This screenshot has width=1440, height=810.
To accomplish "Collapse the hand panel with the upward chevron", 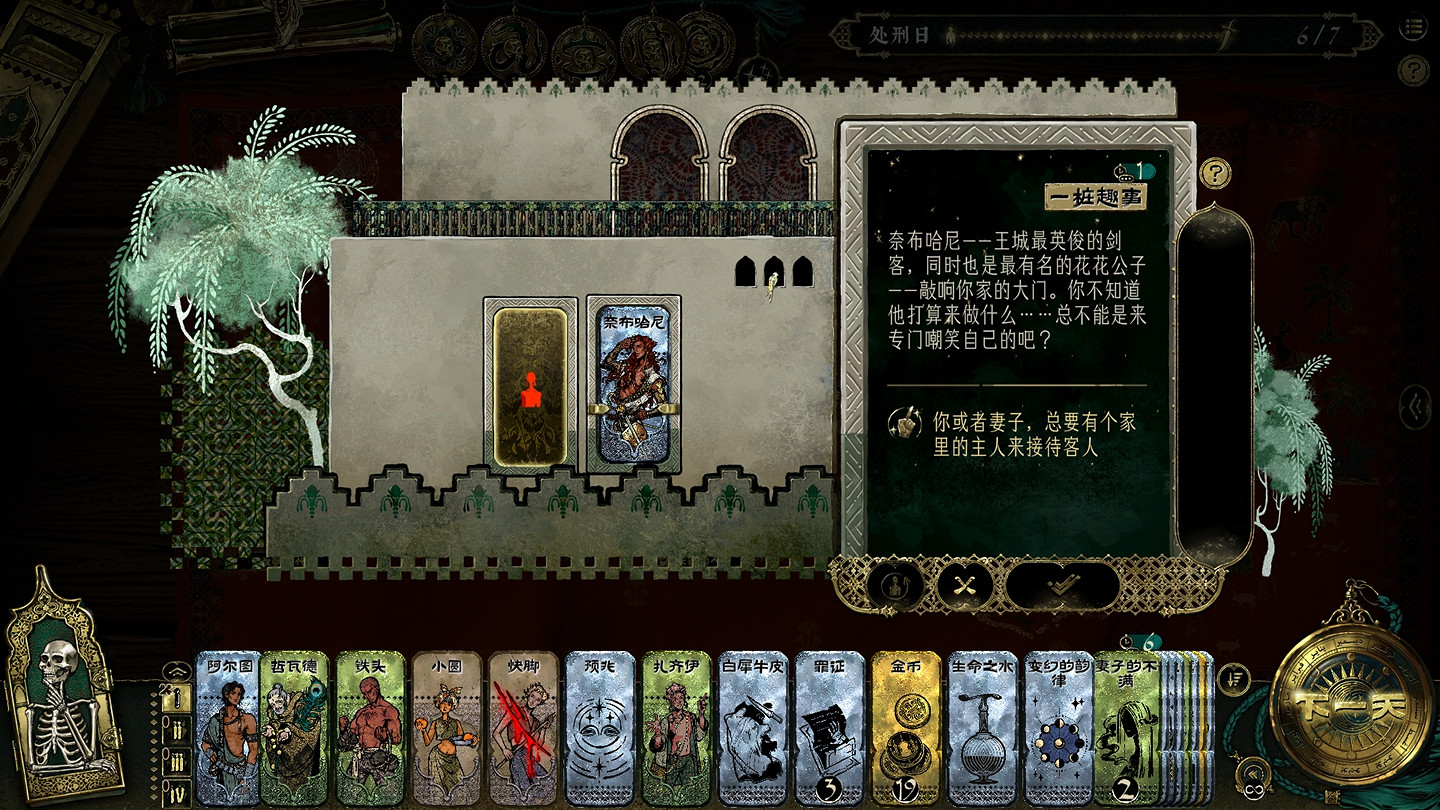I will tap(176, 670).
